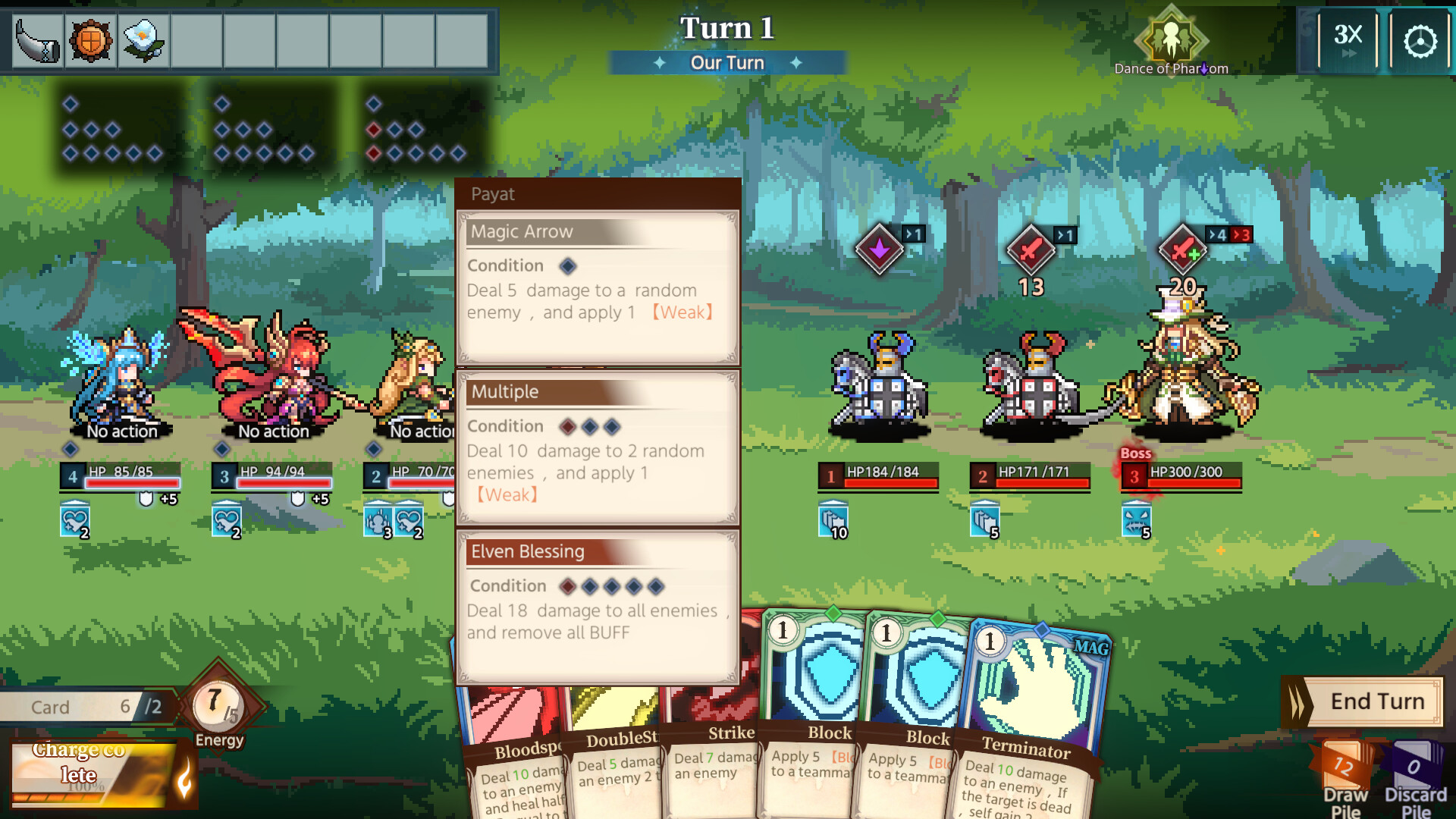Inspect the purple enemy intent icon

click(x=880, y=250)
